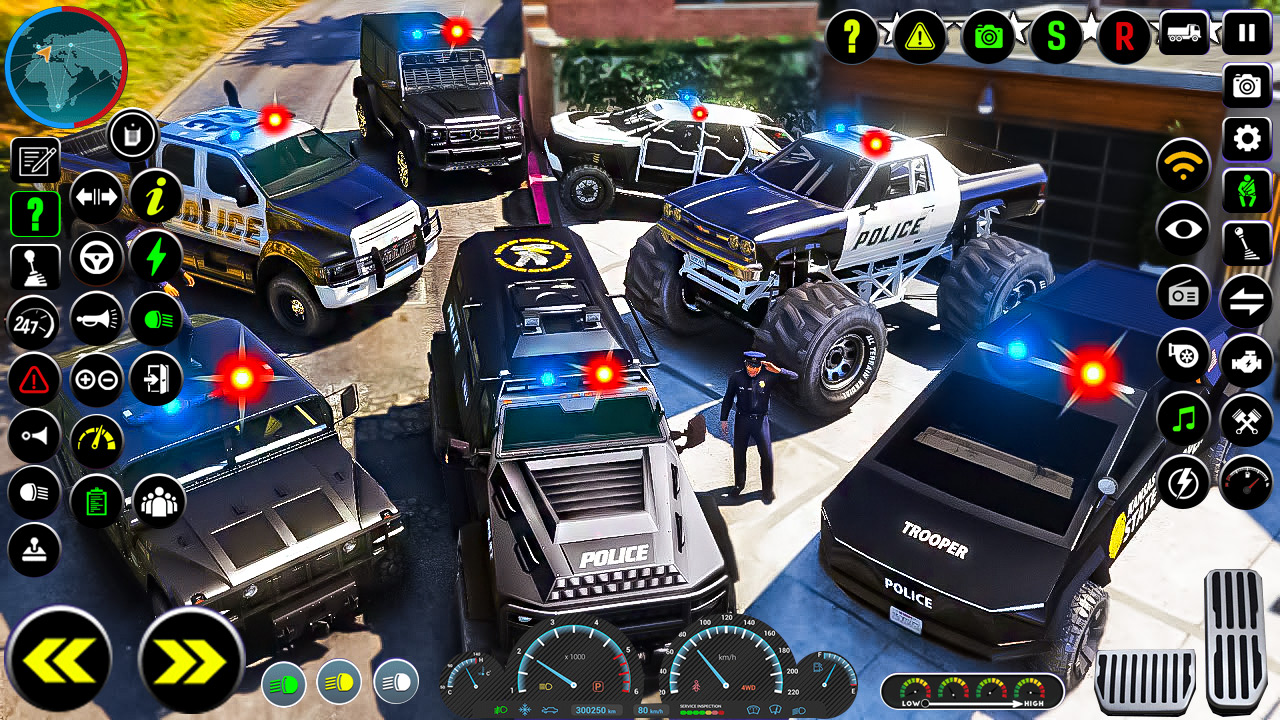1280x720 pixels.
Task: Open the arrows adjustment control near info icon
Action: point(97,199)
